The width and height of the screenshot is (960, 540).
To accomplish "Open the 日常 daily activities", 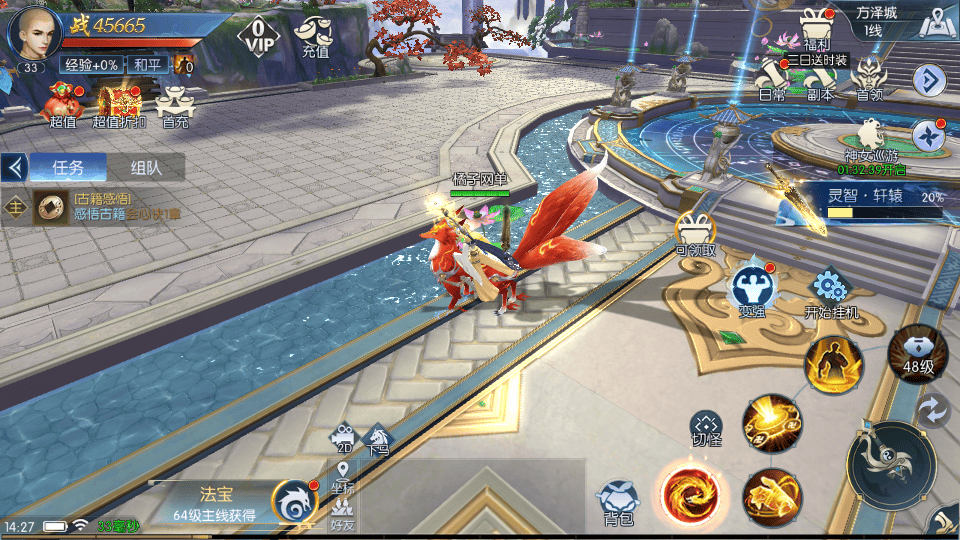I will [x=772, y=78].
